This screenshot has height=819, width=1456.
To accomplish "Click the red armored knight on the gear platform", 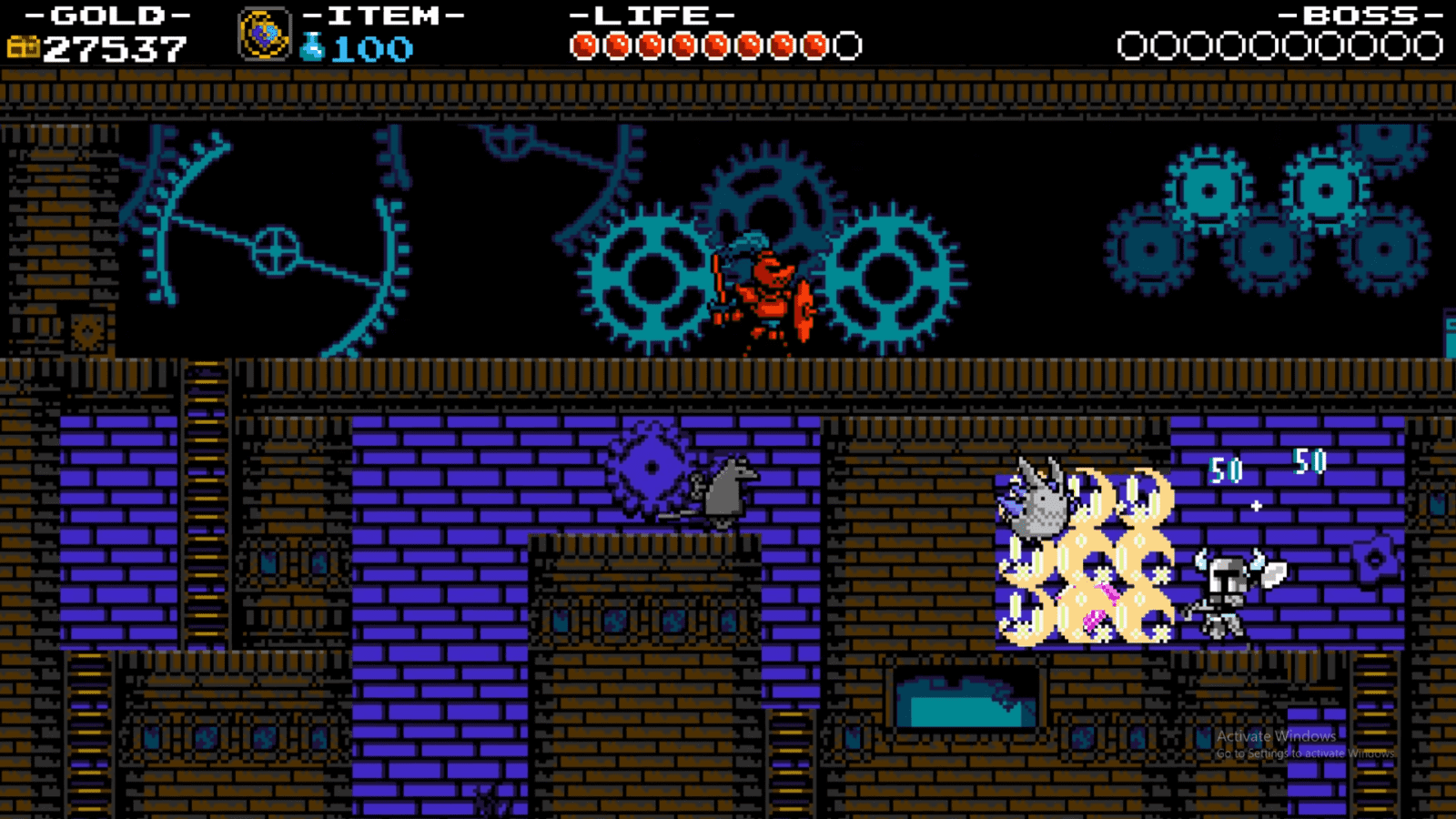I will pos(769,291).
